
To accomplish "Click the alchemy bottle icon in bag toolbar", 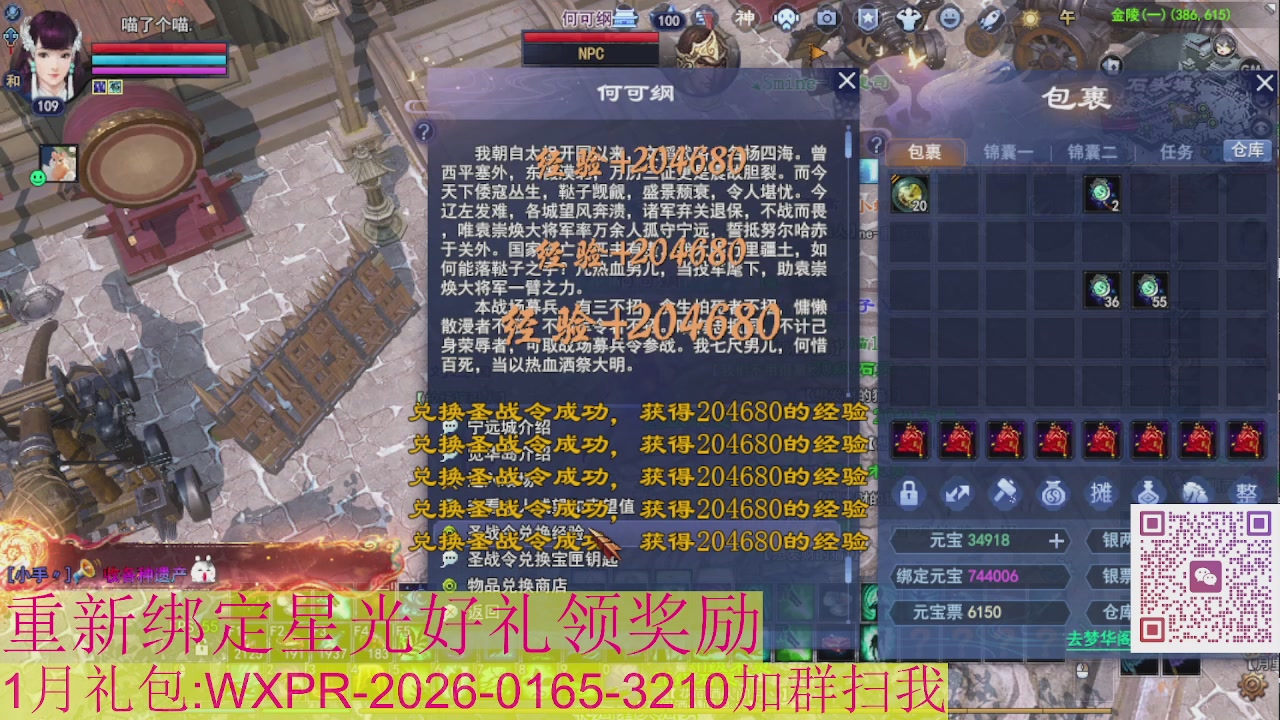I will pyautogui.click(x=1147, y=493).
